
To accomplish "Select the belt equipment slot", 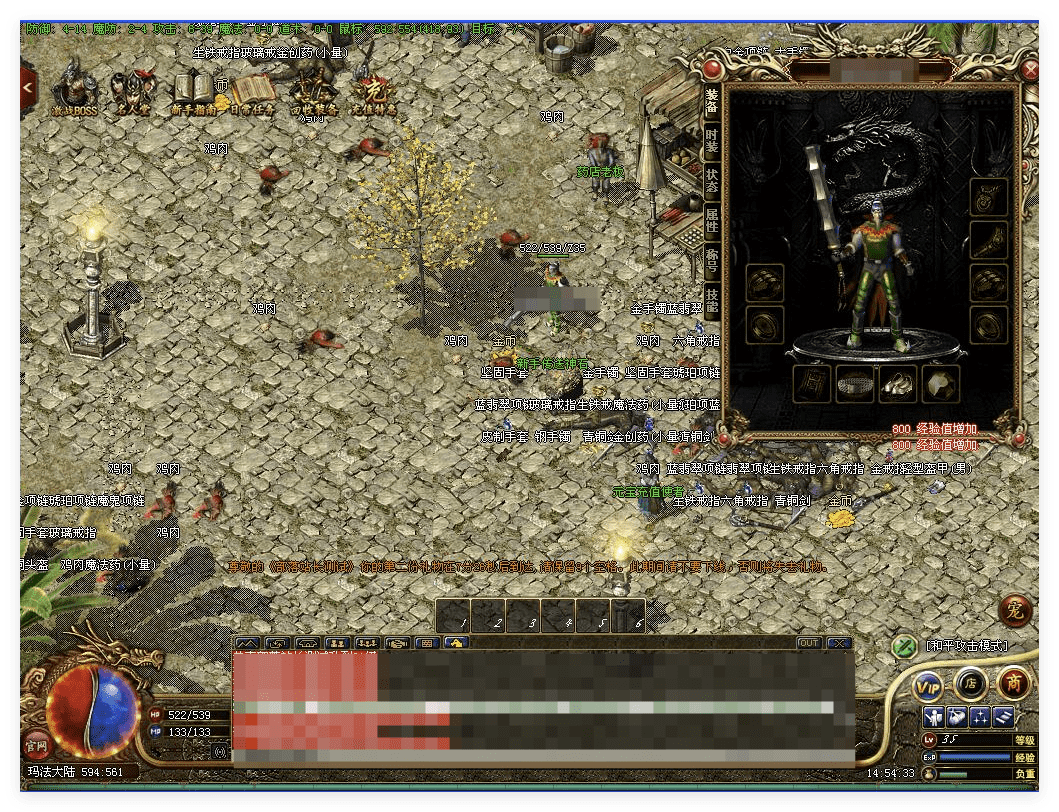I will 855,384.
